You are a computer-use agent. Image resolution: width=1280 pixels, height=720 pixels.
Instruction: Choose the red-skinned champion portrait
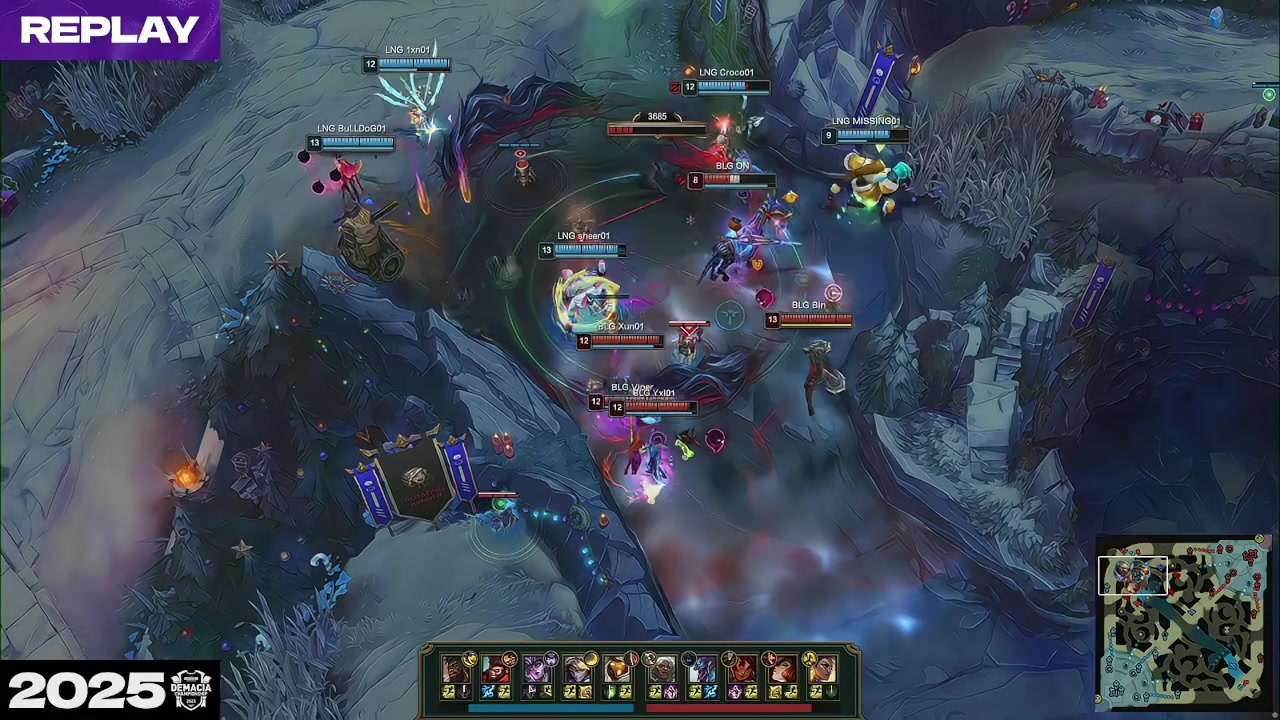pos(743,669)
